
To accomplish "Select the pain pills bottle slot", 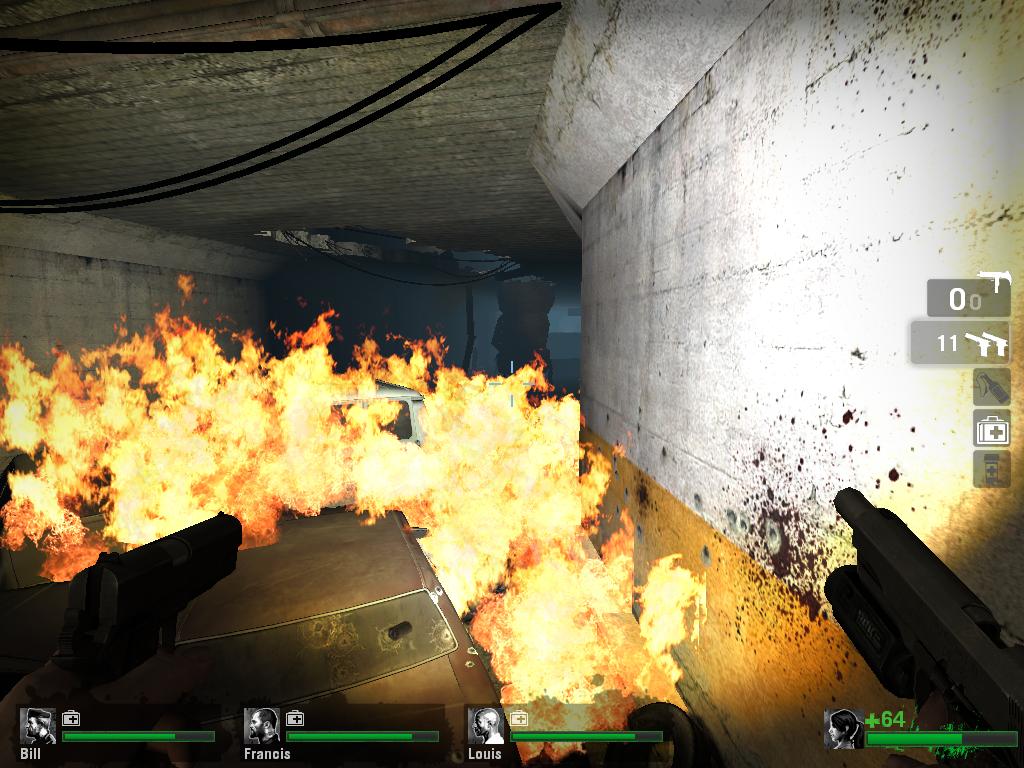I will coord(991,469).
